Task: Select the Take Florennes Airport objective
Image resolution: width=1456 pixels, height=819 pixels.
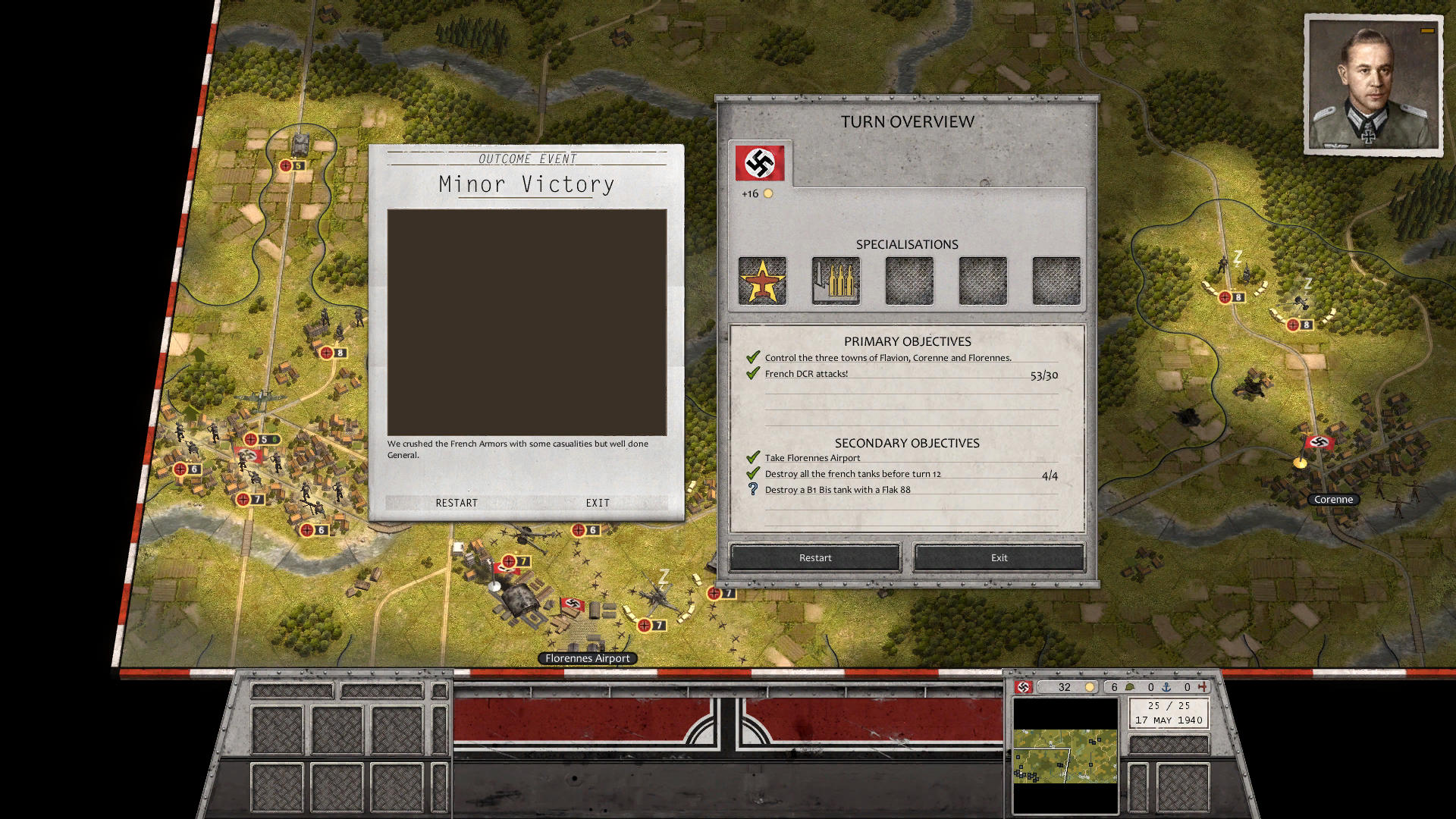Action: (x=812, y=458)
